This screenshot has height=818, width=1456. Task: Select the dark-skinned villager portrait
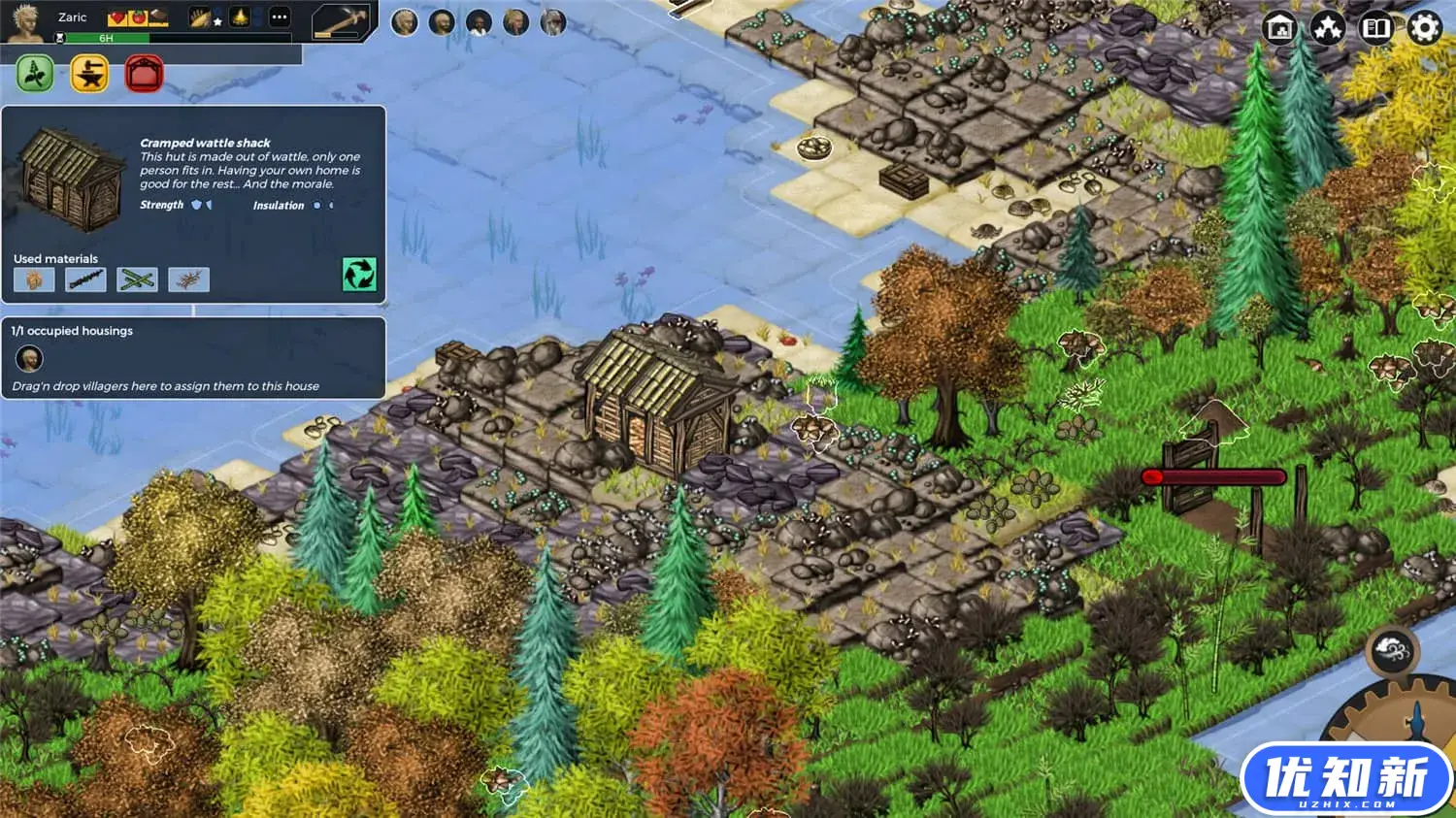coord(479,22)
